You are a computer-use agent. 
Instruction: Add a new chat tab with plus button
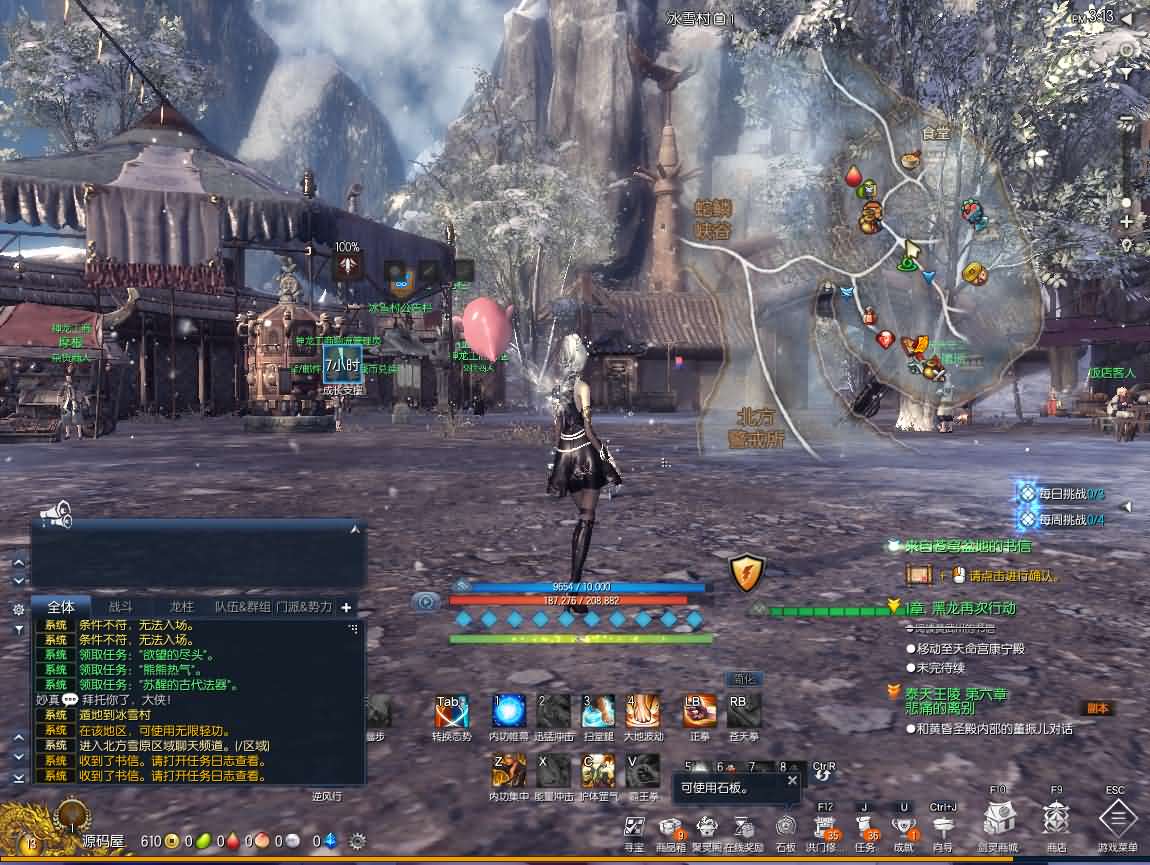coord(346,607)
